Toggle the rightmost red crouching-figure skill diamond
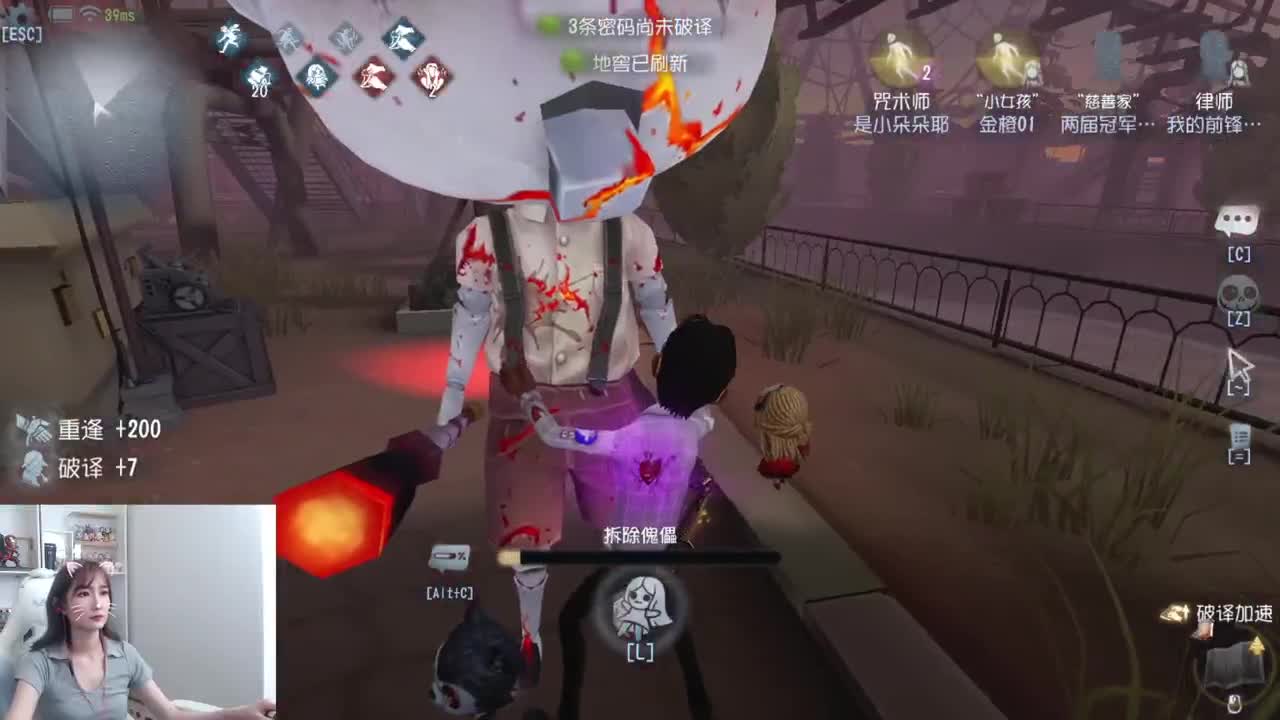Viewport: 1280px width, 720px height. (x=430, y=78)
